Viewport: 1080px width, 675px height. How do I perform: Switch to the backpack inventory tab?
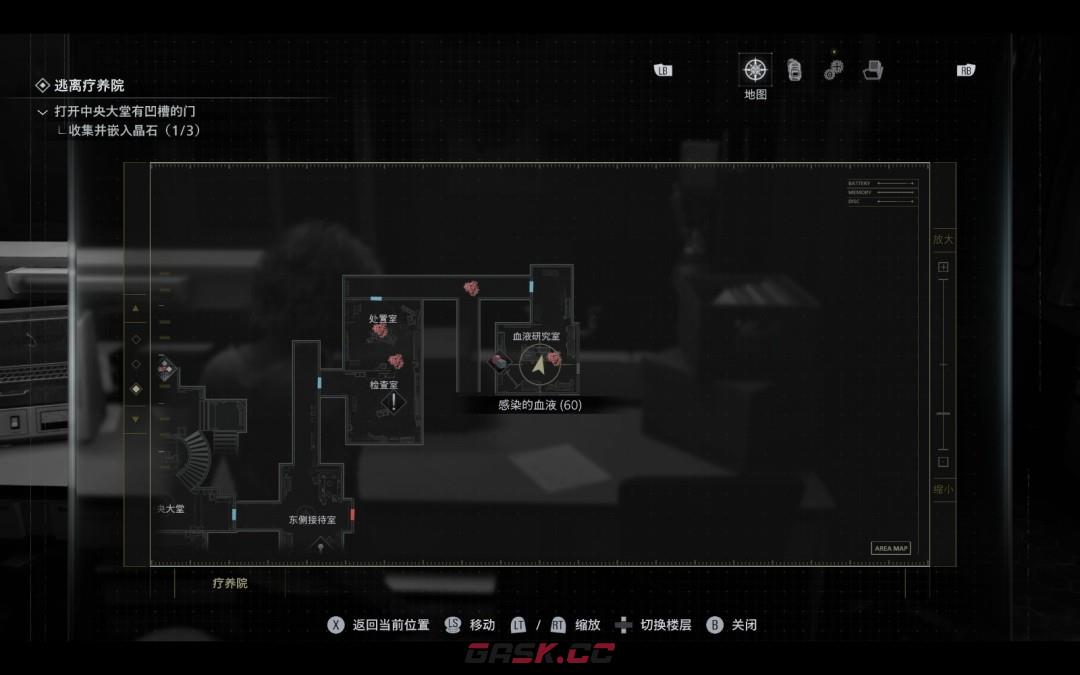click(x=794, y=70)
